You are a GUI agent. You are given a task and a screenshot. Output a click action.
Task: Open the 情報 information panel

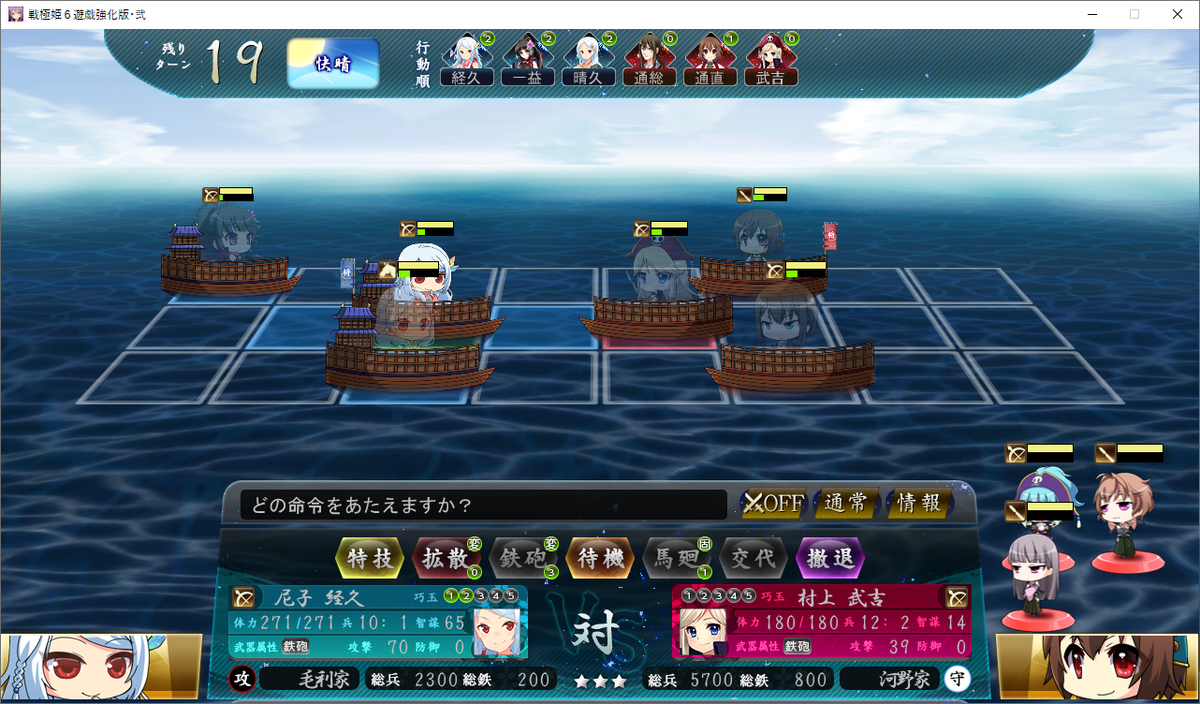point(919,503)
